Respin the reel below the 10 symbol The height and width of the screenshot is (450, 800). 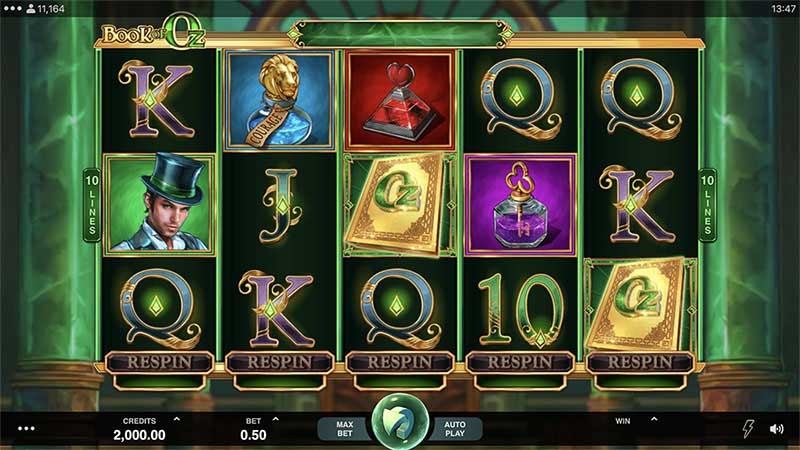click(520, 362)
